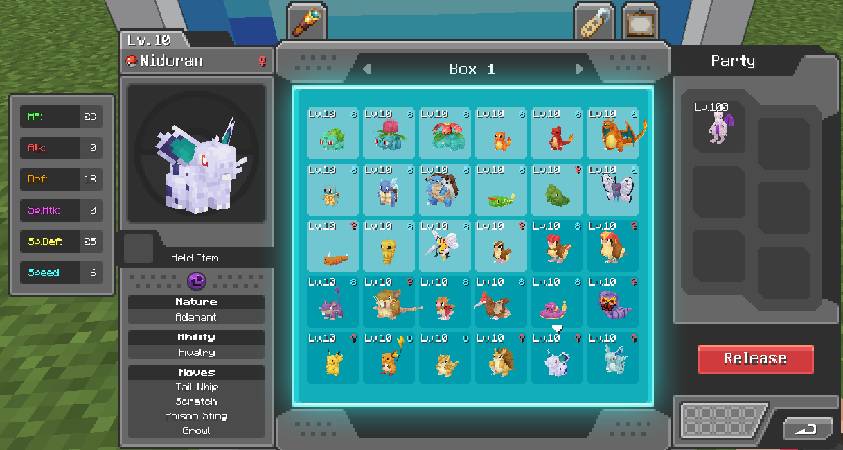This screenshot has height=450, width=843.
Task: Choose the Charizard box slot
Action: point(613,134)
